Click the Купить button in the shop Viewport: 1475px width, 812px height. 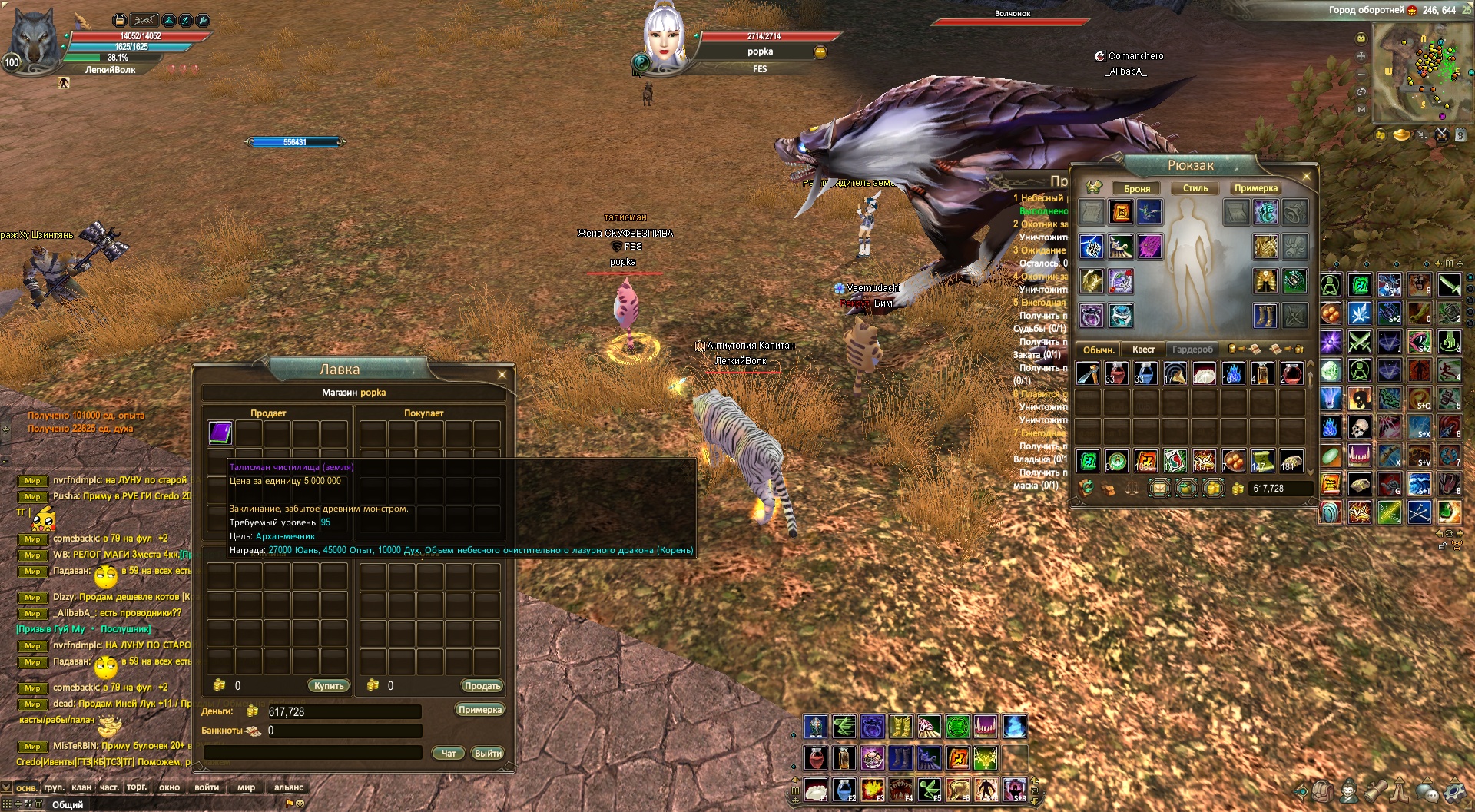pos(329,685)
